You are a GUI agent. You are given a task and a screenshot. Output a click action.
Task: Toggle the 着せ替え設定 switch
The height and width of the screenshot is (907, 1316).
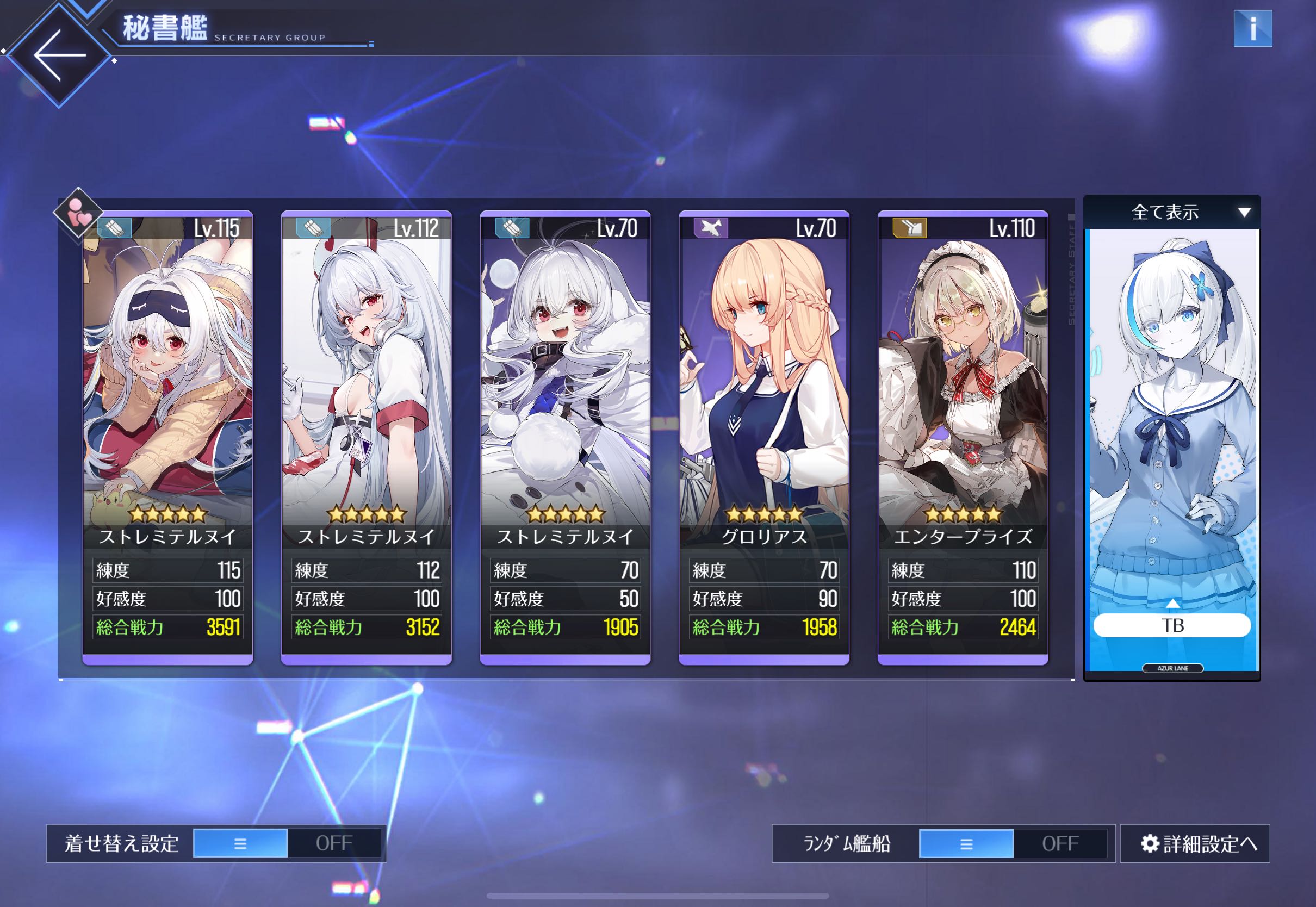(287, 843)
